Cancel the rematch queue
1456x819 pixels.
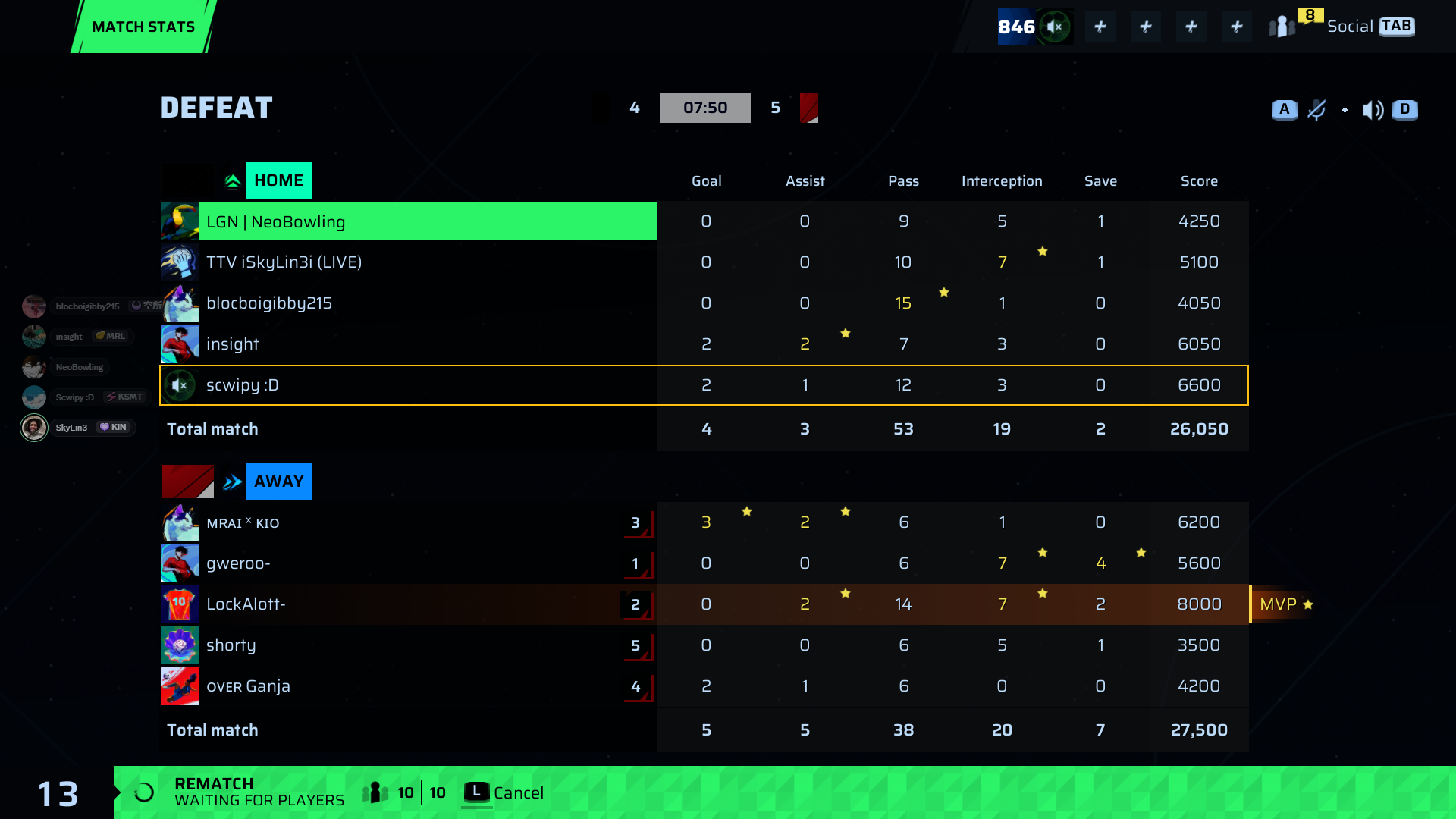point(504,792)
